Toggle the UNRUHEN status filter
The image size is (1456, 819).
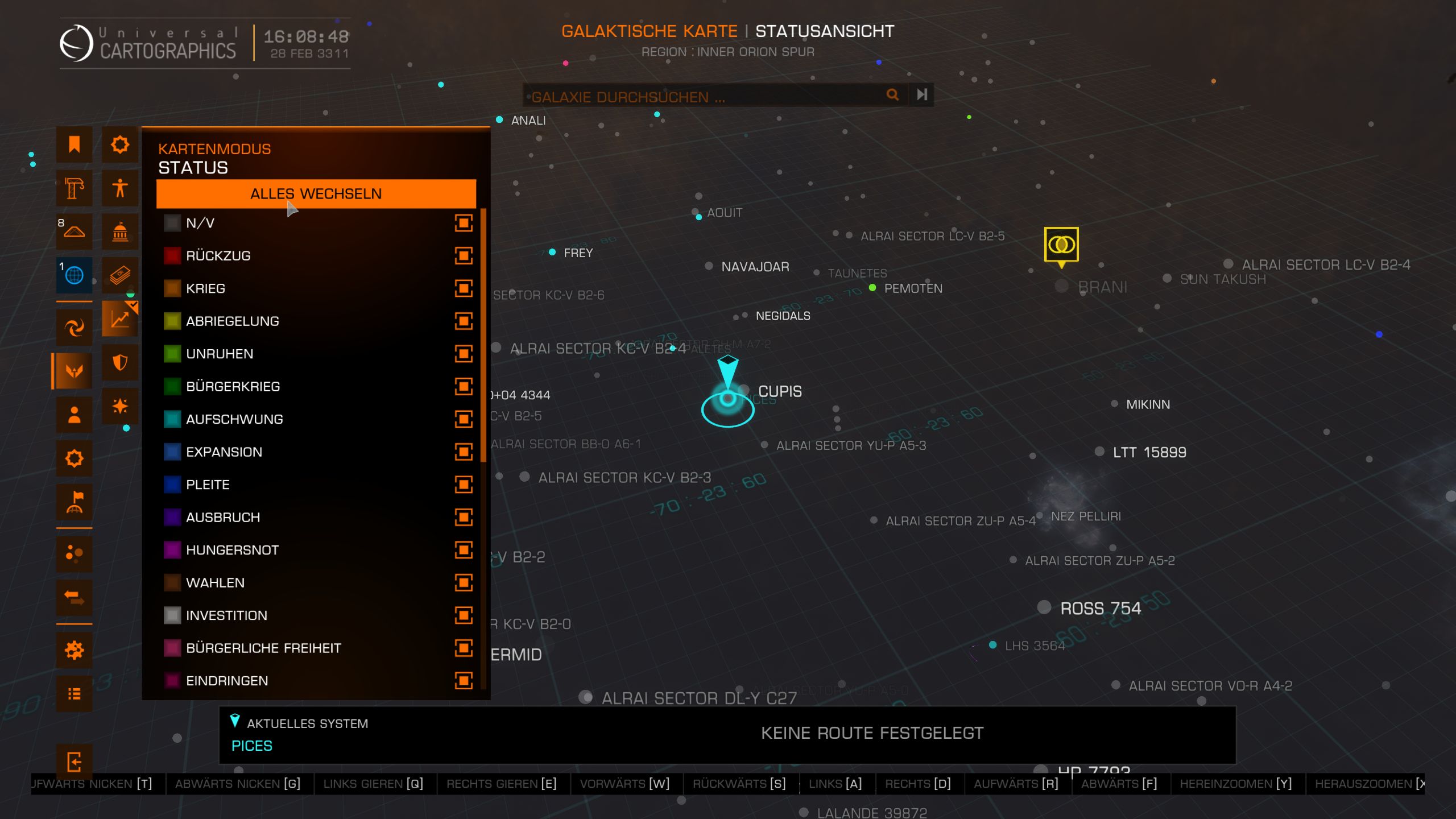tap(464, 354)
